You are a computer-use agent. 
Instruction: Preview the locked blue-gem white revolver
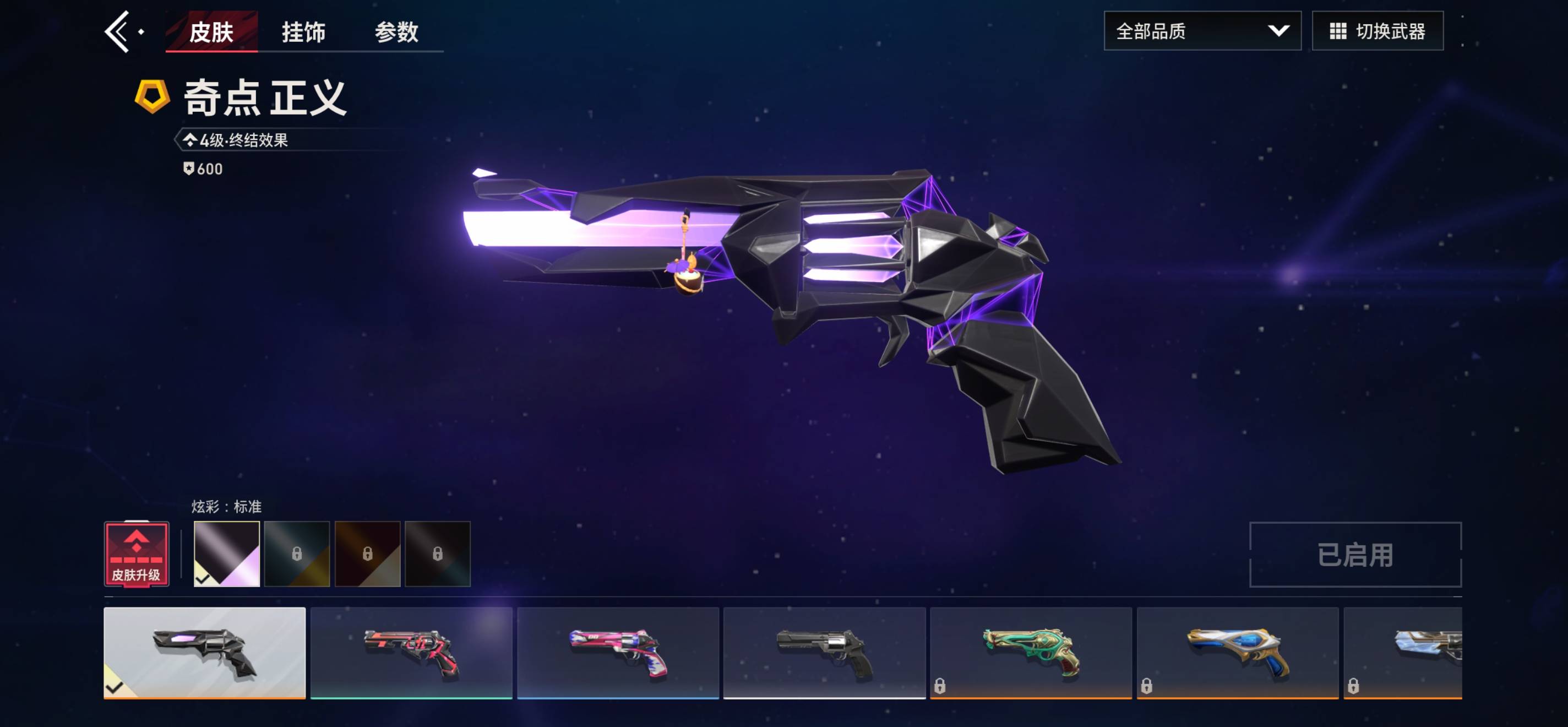click(1238, 652)
